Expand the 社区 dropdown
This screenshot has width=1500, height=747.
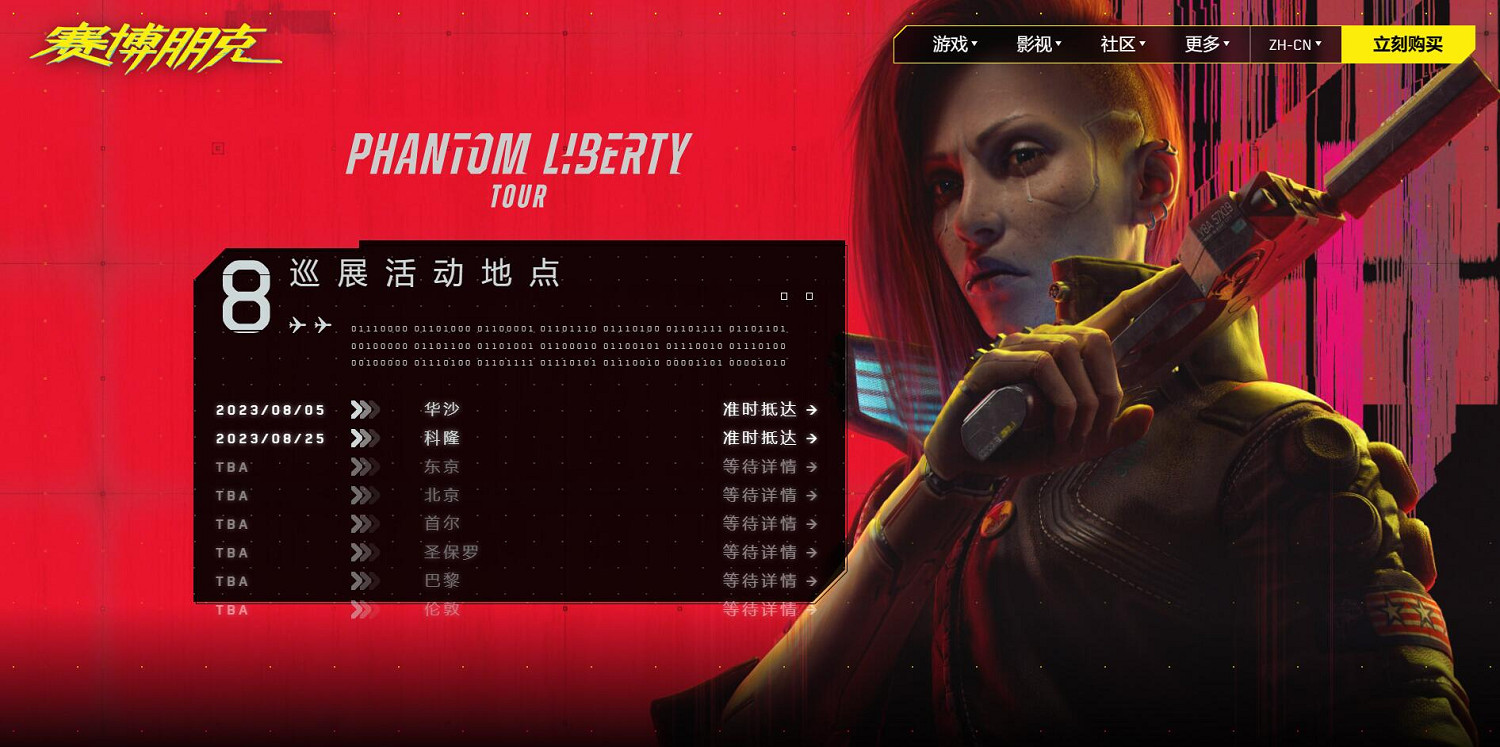[x=1121, y=44]
